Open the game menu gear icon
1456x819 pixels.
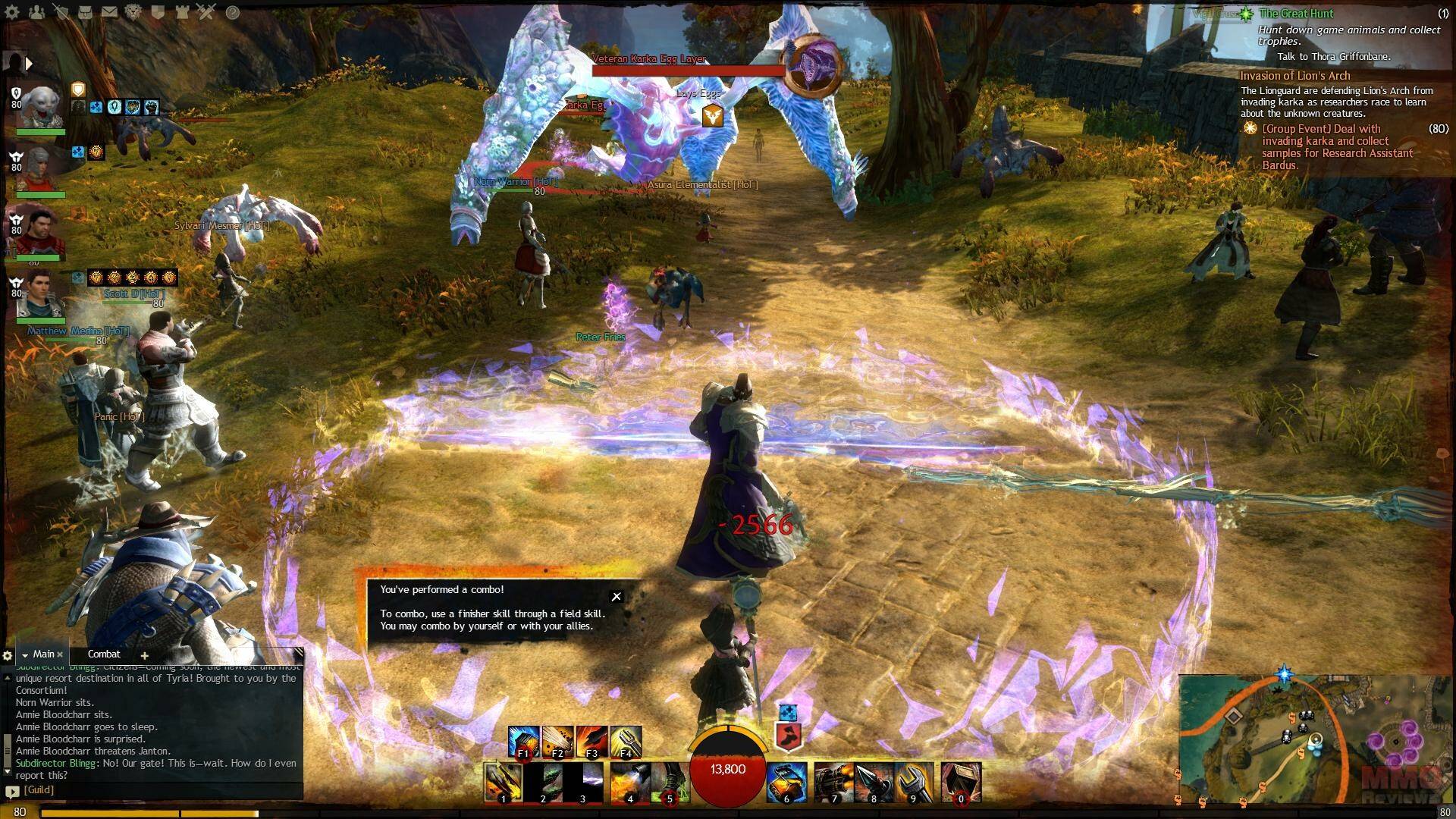[12, 12]
